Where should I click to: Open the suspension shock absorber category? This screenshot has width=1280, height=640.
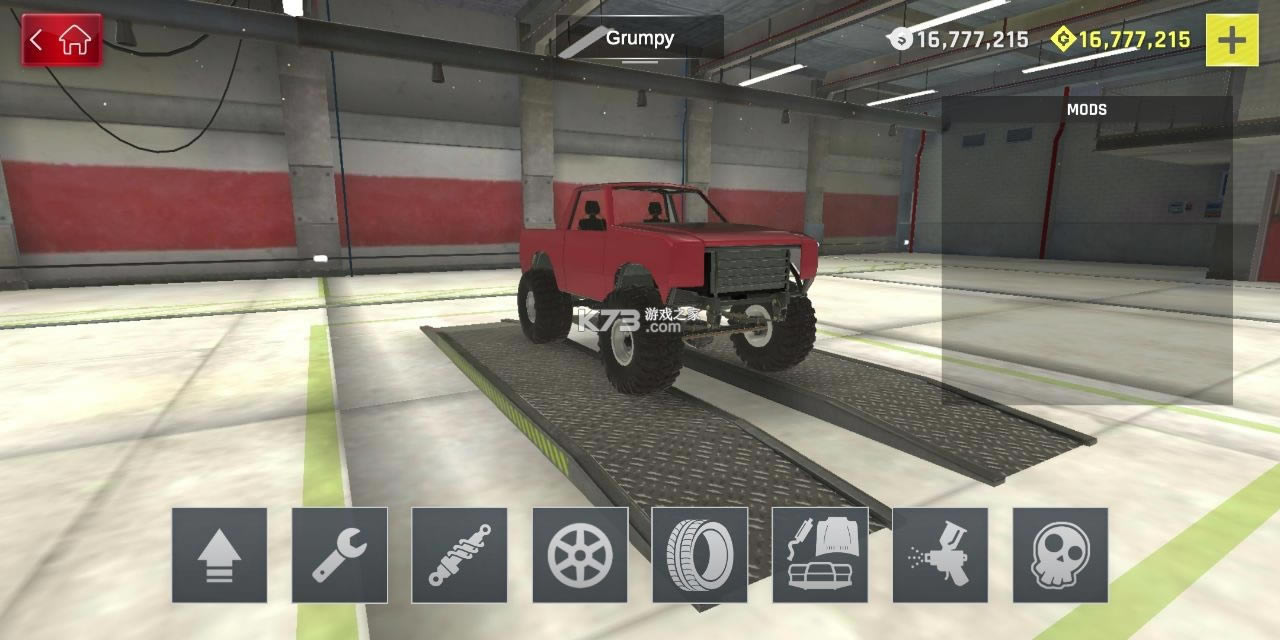point(459,555)
